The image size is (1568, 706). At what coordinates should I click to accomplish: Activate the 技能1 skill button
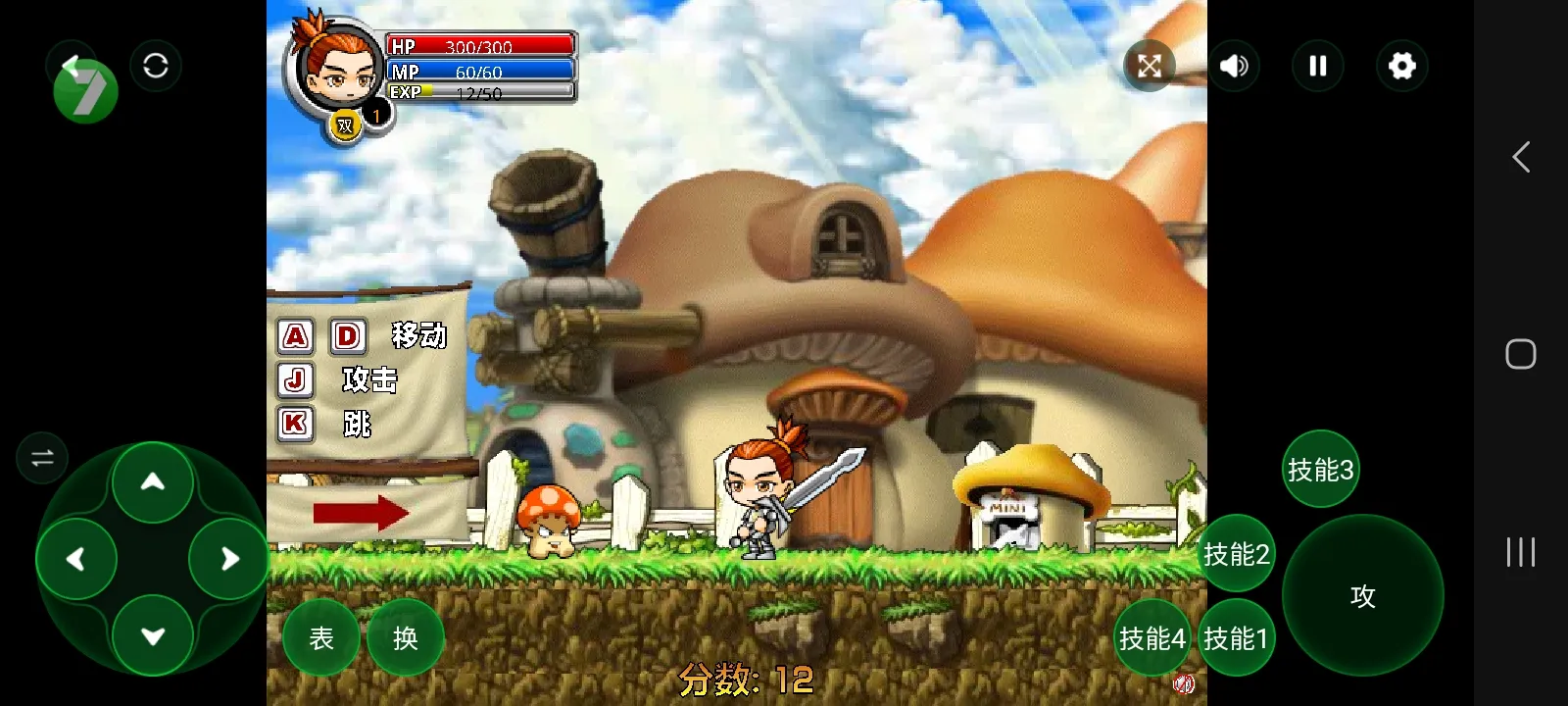click(1236, 638)
